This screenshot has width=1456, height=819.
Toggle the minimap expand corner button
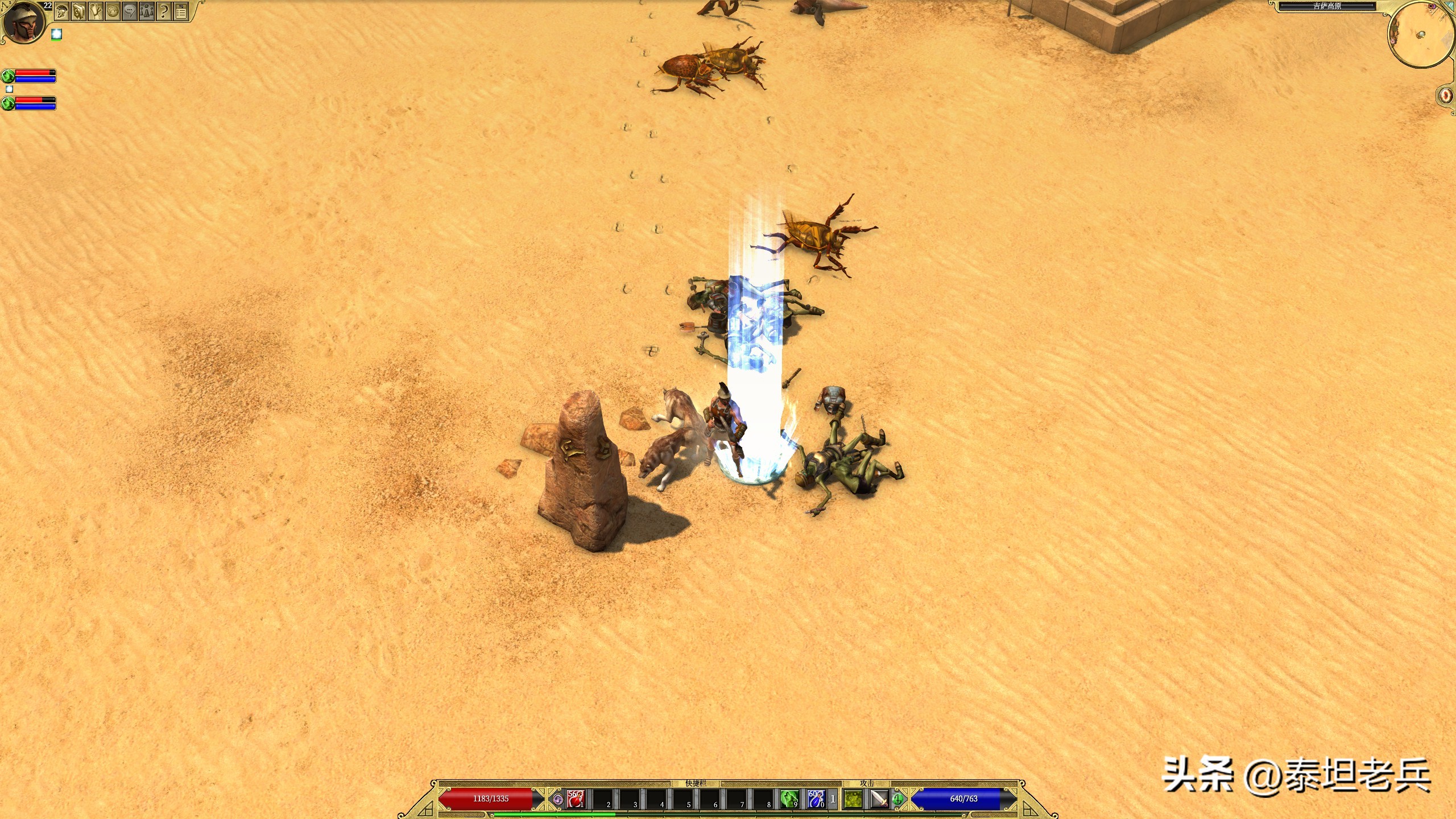[x=1446, y=7]
